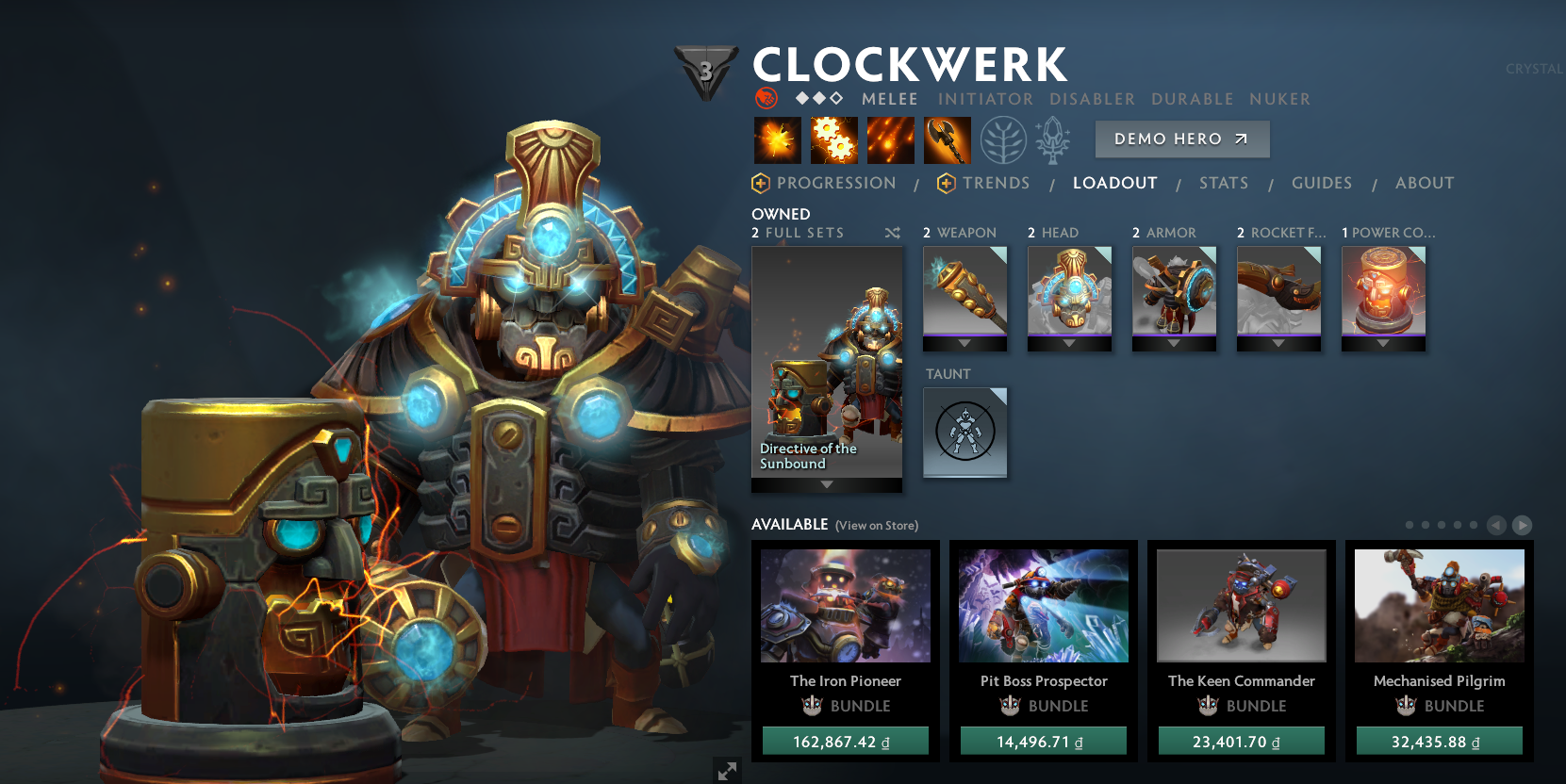View the Aghanim's upgrades icon
The width and height of the screenshot is (1566, 784).
(1053, 139)
